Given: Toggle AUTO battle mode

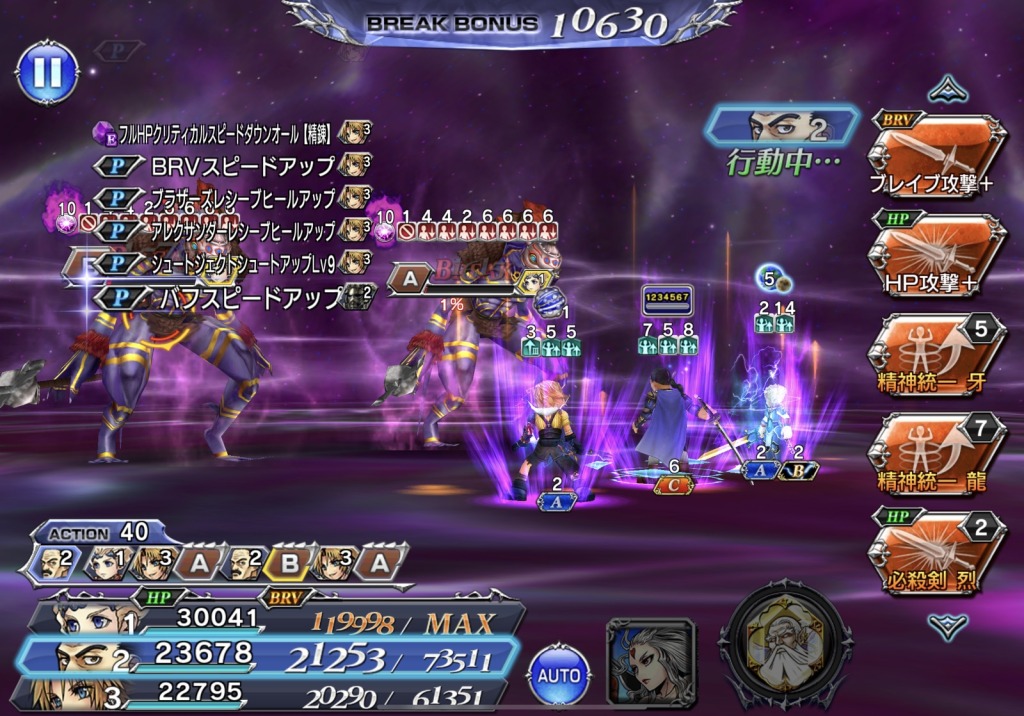Looking at the screenshot, I should (559, 673).
